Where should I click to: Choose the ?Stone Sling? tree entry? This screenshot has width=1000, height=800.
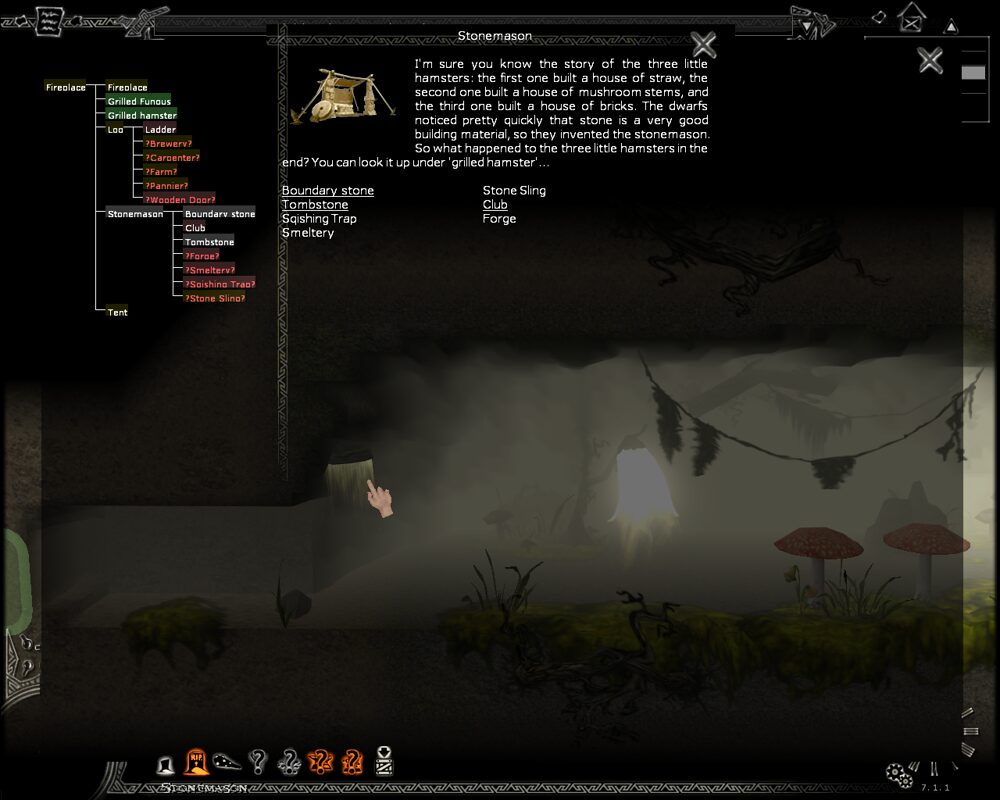(214, 298)
